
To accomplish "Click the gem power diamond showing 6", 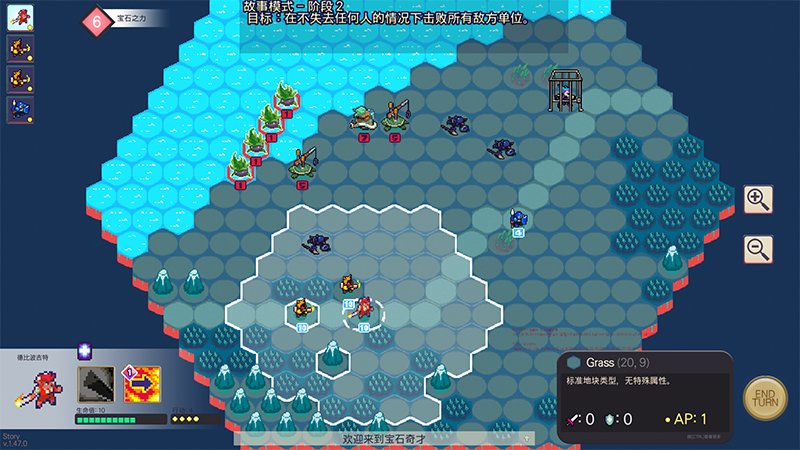I will coord(96,19).
